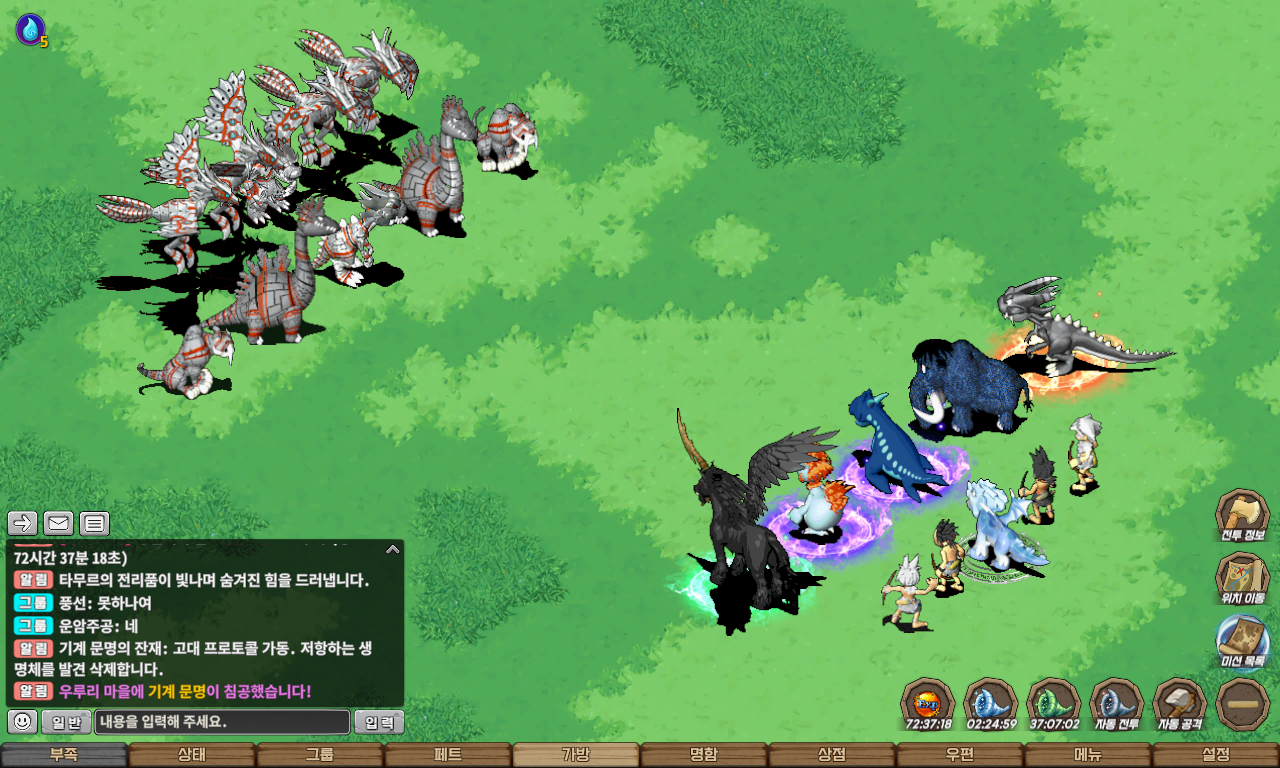1280x768 pixels.
Task: Click the chat message input field
Action: [x=223, y=722]
